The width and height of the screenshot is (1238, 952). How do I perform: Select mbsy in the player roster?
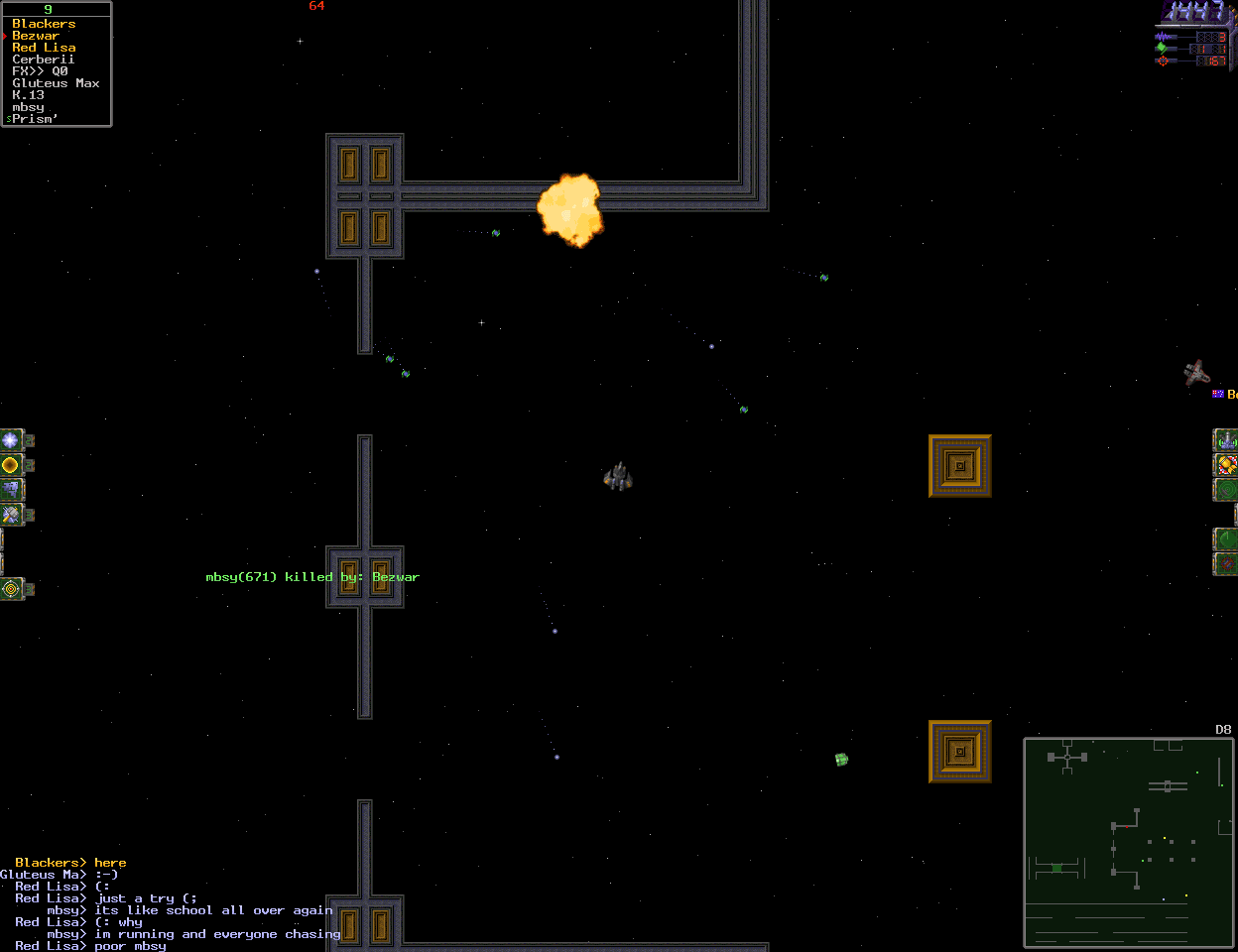click(x=28, y=107)
